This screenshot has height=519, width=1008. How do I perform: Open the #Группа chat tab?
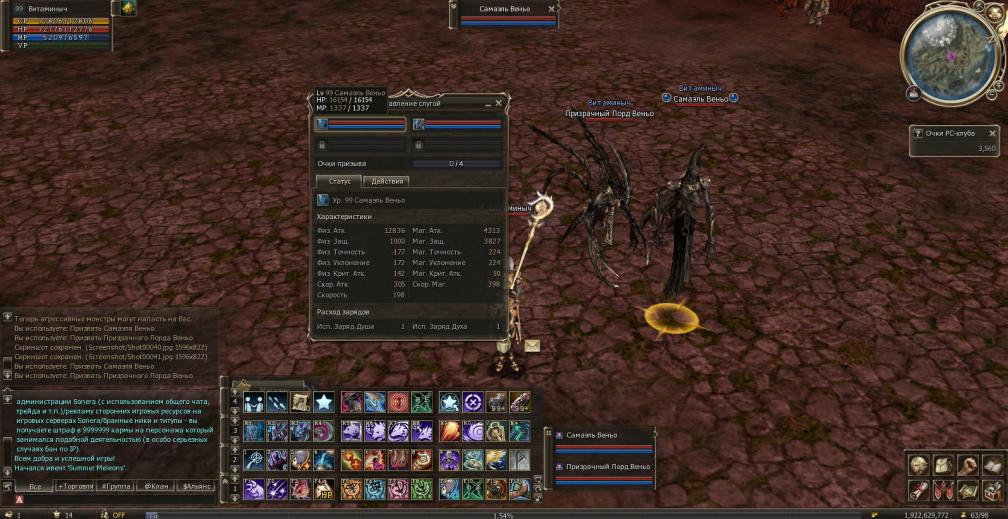click(117, 486)
